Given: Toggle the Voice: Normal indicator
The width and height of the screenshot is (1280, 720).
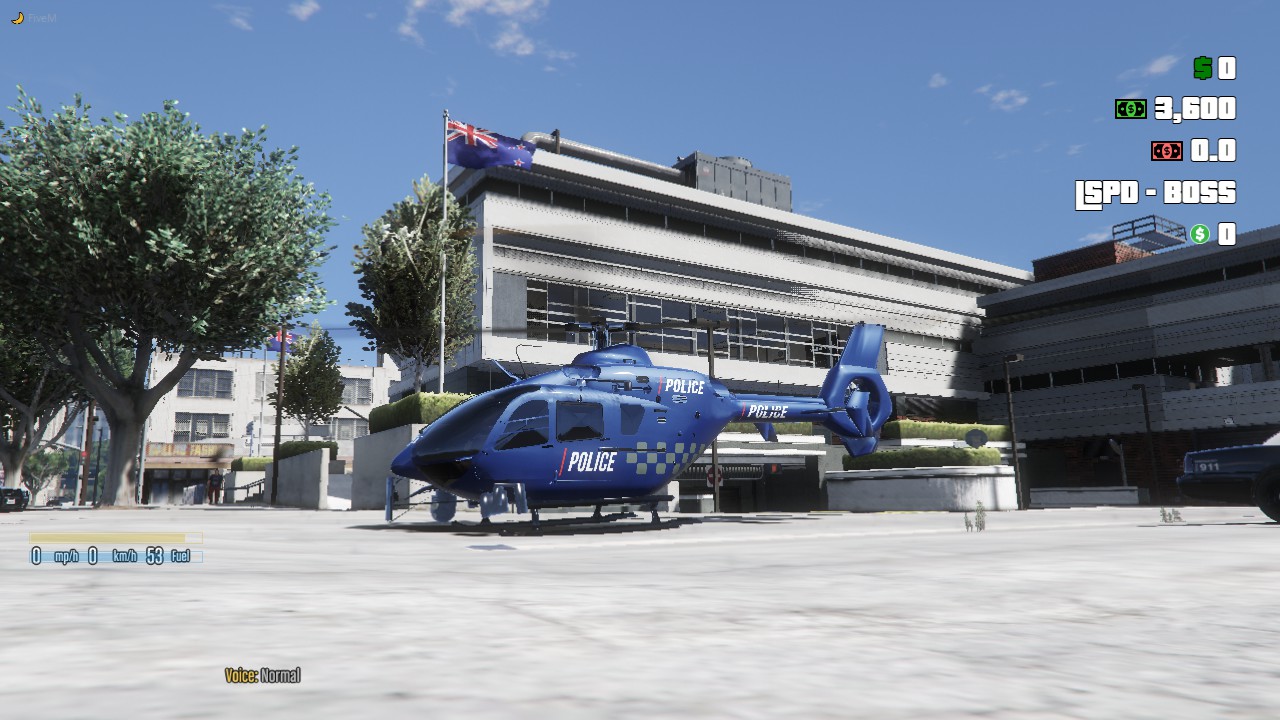Looking at the screenshot, I should (264, 675).
